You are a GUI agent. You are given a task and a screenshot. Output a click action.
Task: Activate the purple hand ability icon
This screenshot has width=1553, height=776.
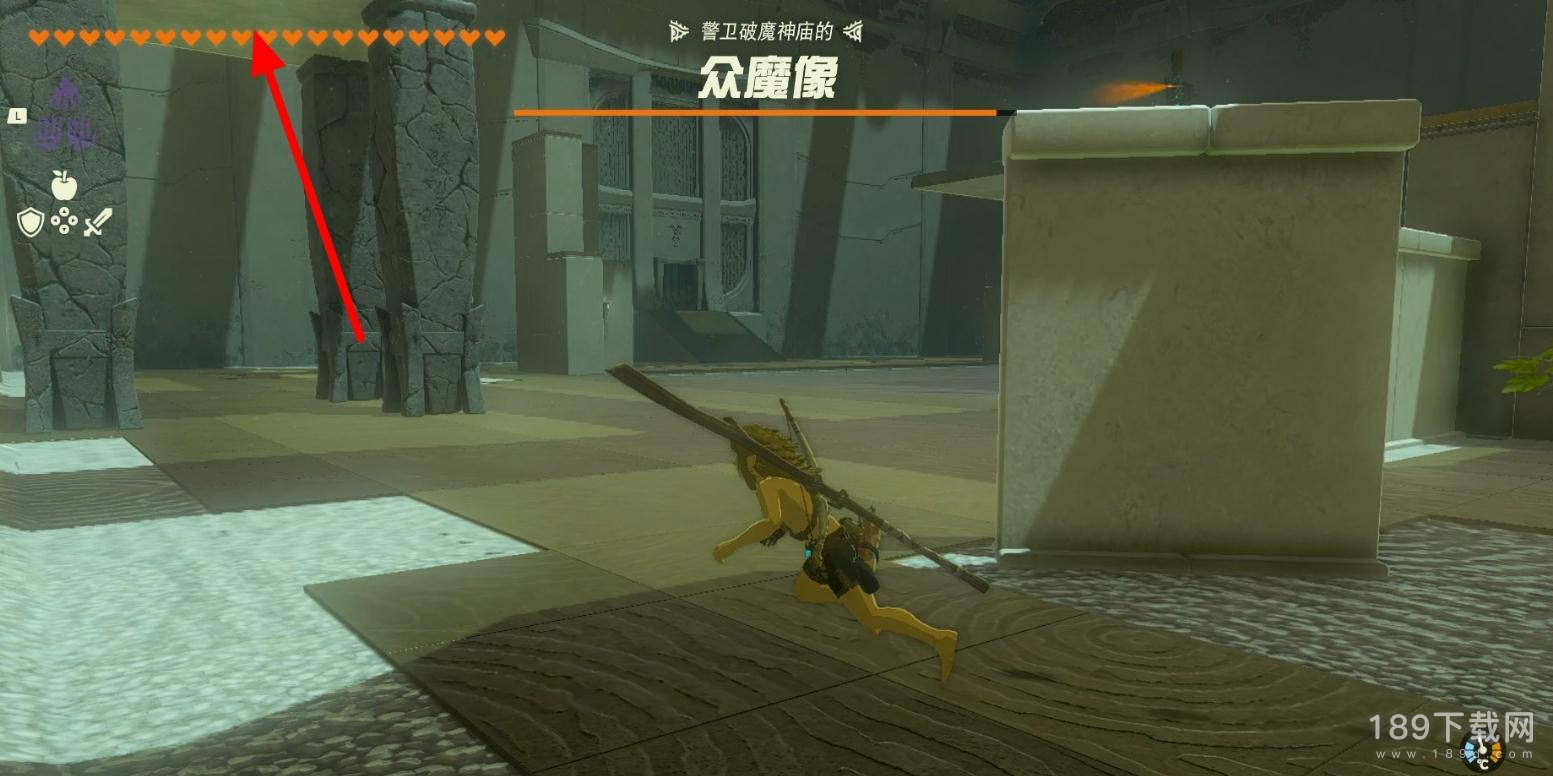click(65, 115)
